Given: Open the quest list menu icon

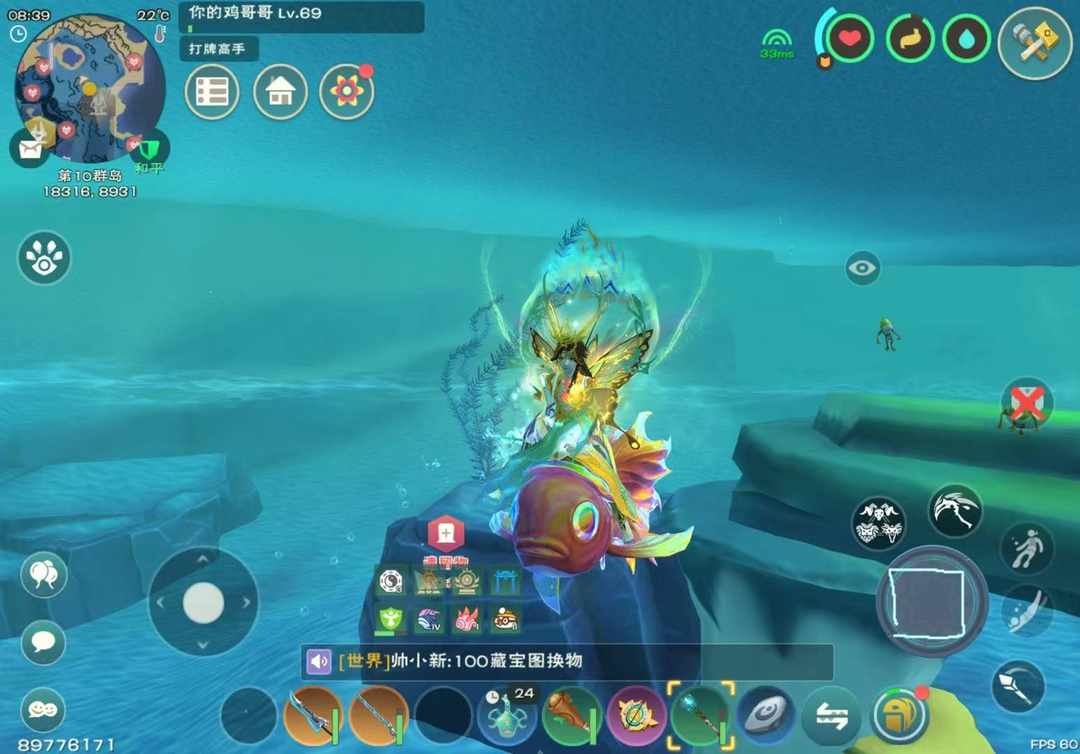Looking at the screenshot, I should (x=212, y=92).
